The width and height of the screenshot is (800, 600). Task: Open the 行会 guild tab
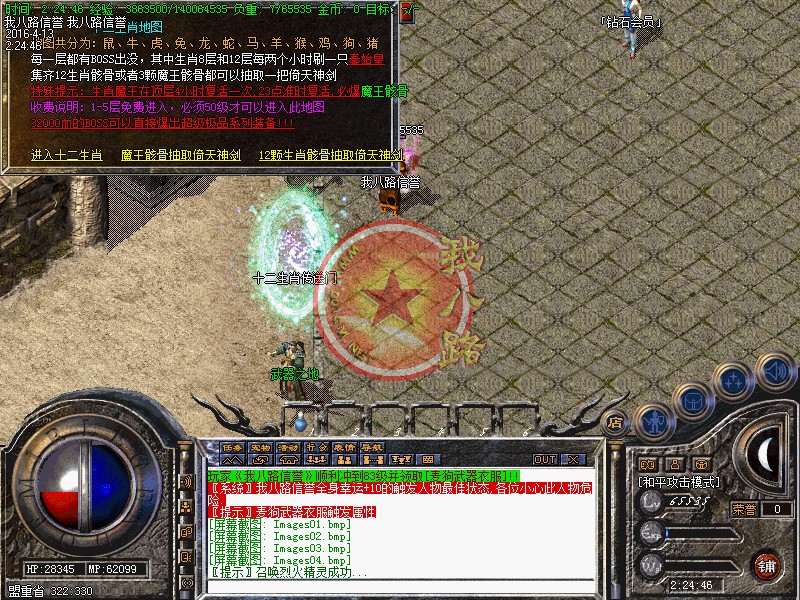(x=316, y=447)
